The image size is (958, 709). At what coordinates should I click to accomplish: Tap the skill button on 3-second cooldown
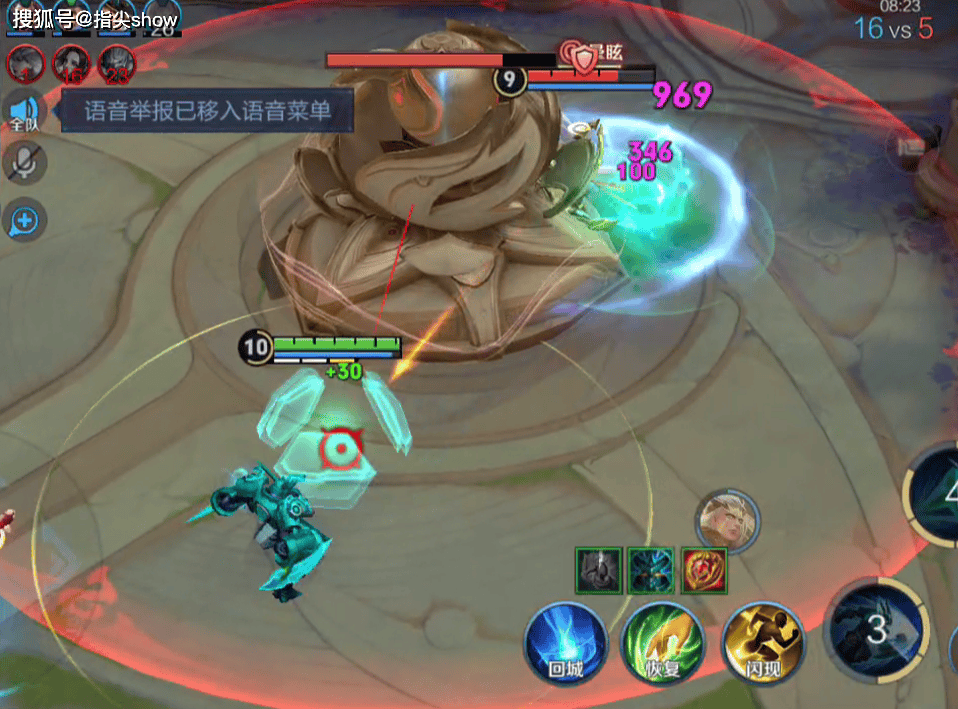(x=877, y=629)
